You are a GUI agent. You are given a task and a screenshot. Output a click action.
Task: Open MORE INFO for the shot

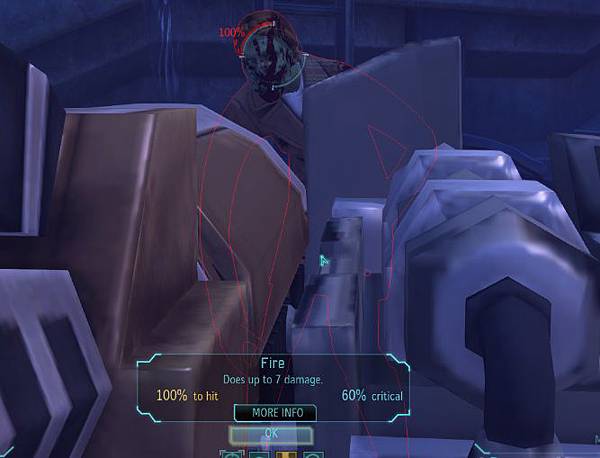[275, 413]
